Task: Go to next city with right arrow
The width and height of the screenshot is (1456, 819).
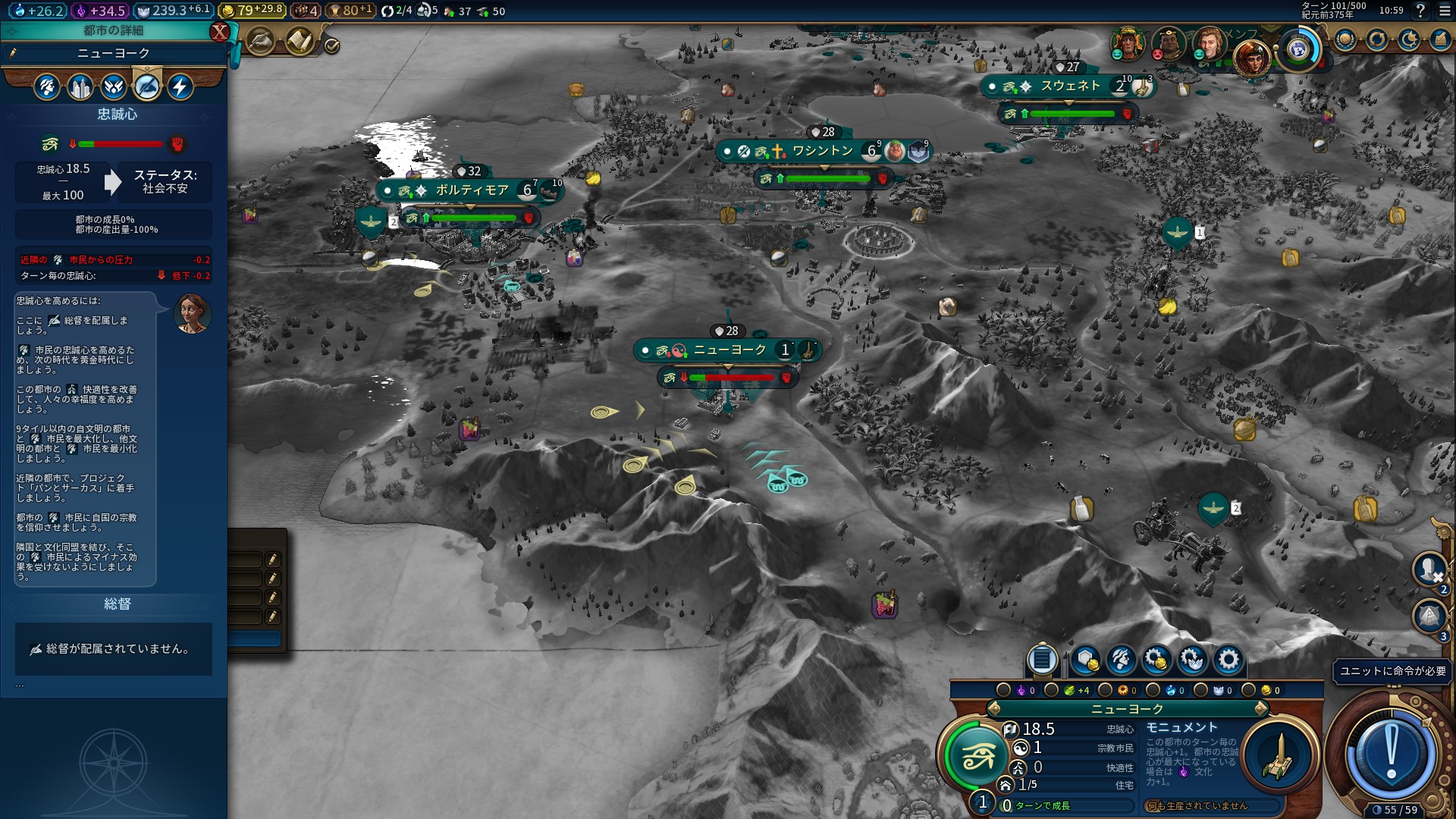Action: [1261, 709]
